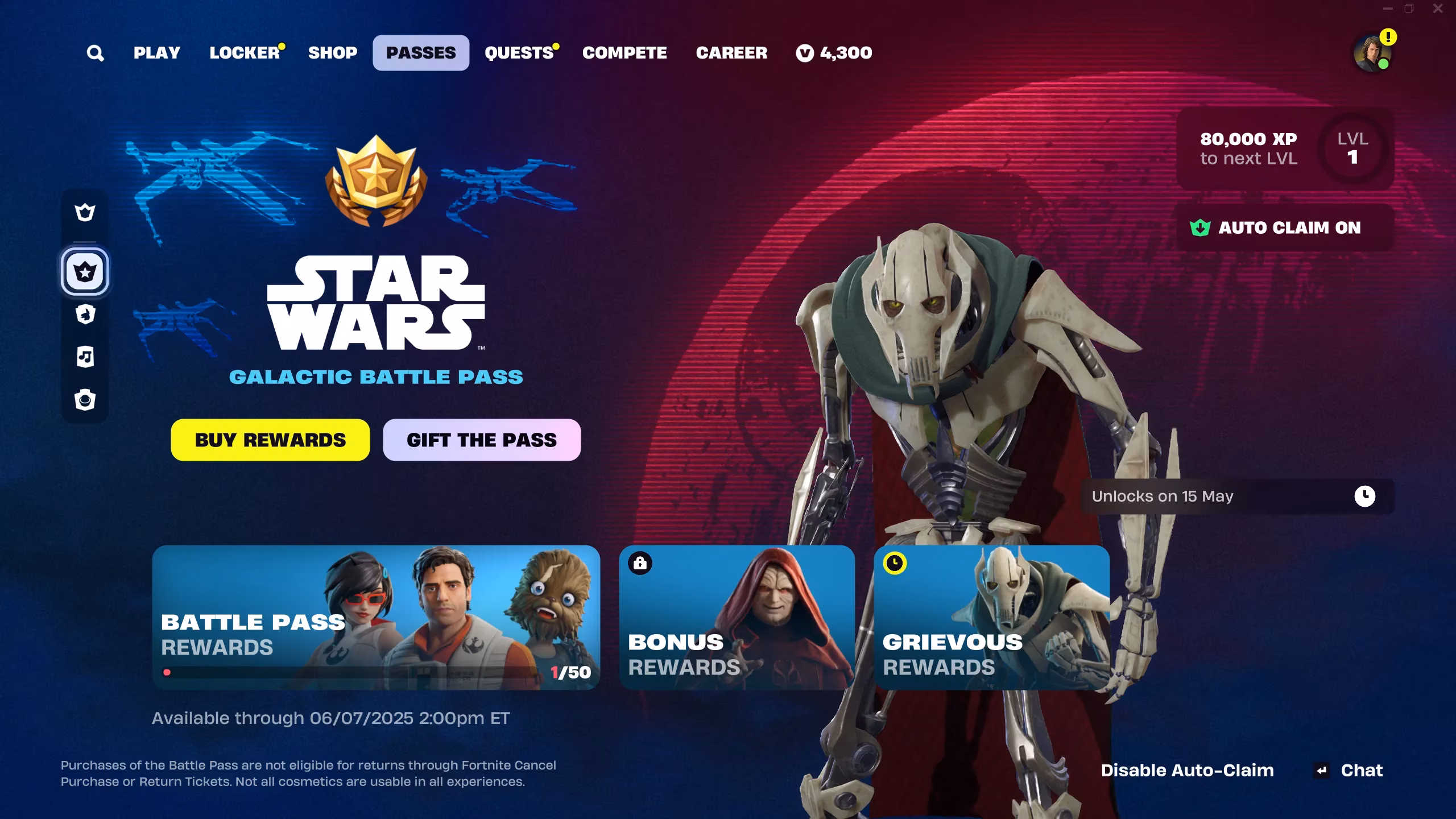The image size is (1456, 819).
Task: Open the Quests menu
Action: (519, 52)
